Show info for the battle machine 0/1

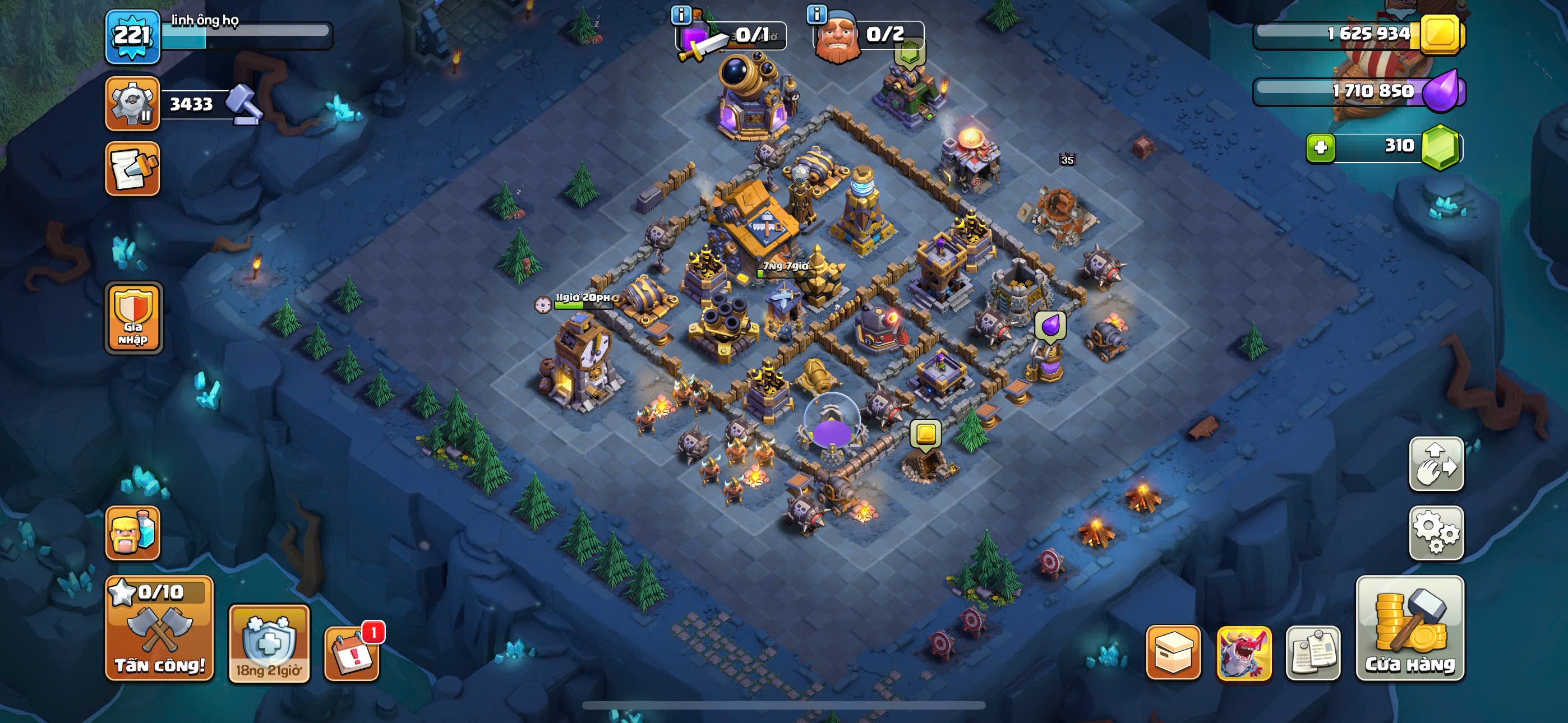tap(680, 15)
